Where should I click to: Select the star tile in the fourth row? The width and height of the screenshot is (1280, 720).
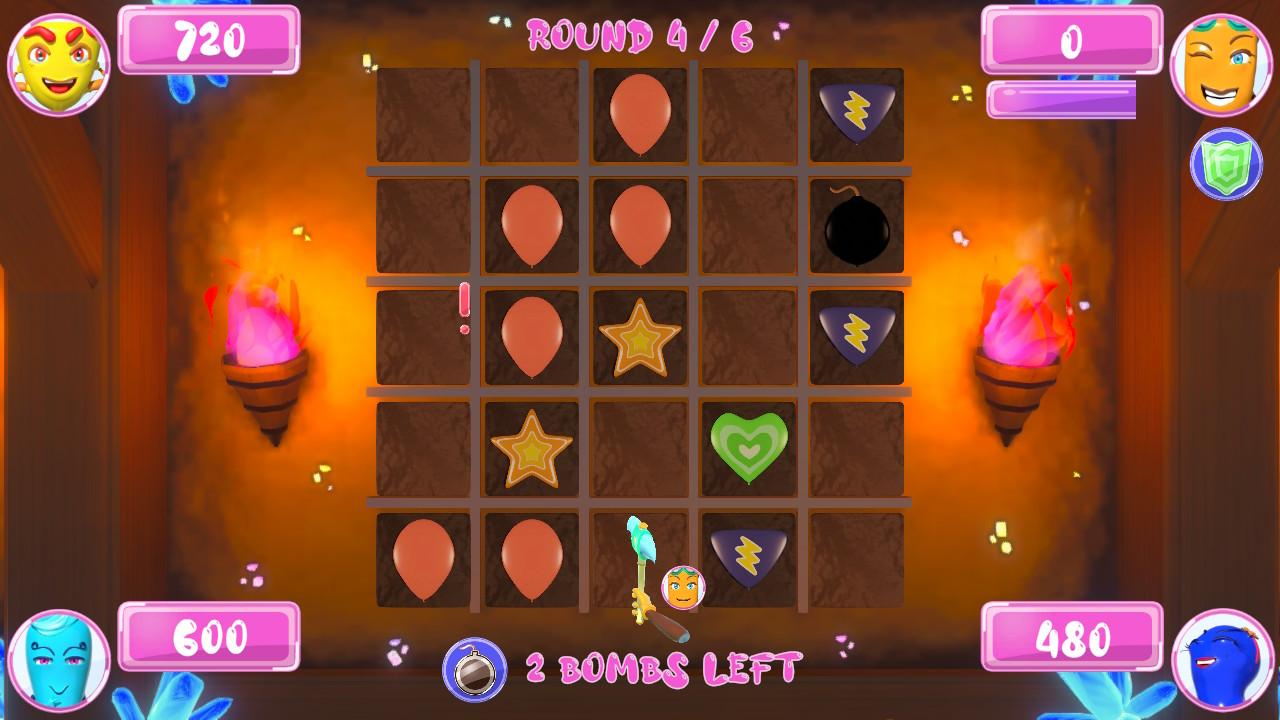[x=530, y=449]
